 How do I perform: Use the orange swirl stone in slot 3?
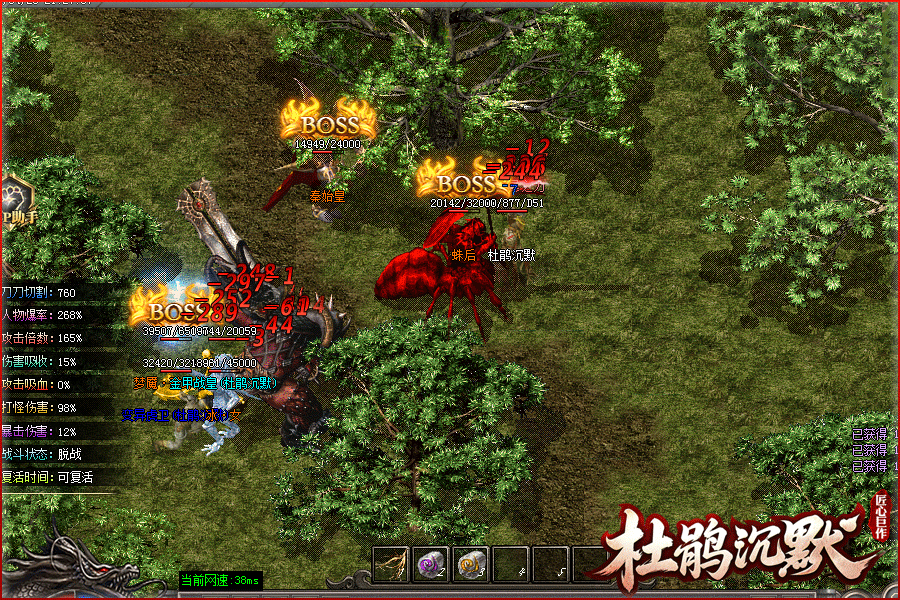471,565
